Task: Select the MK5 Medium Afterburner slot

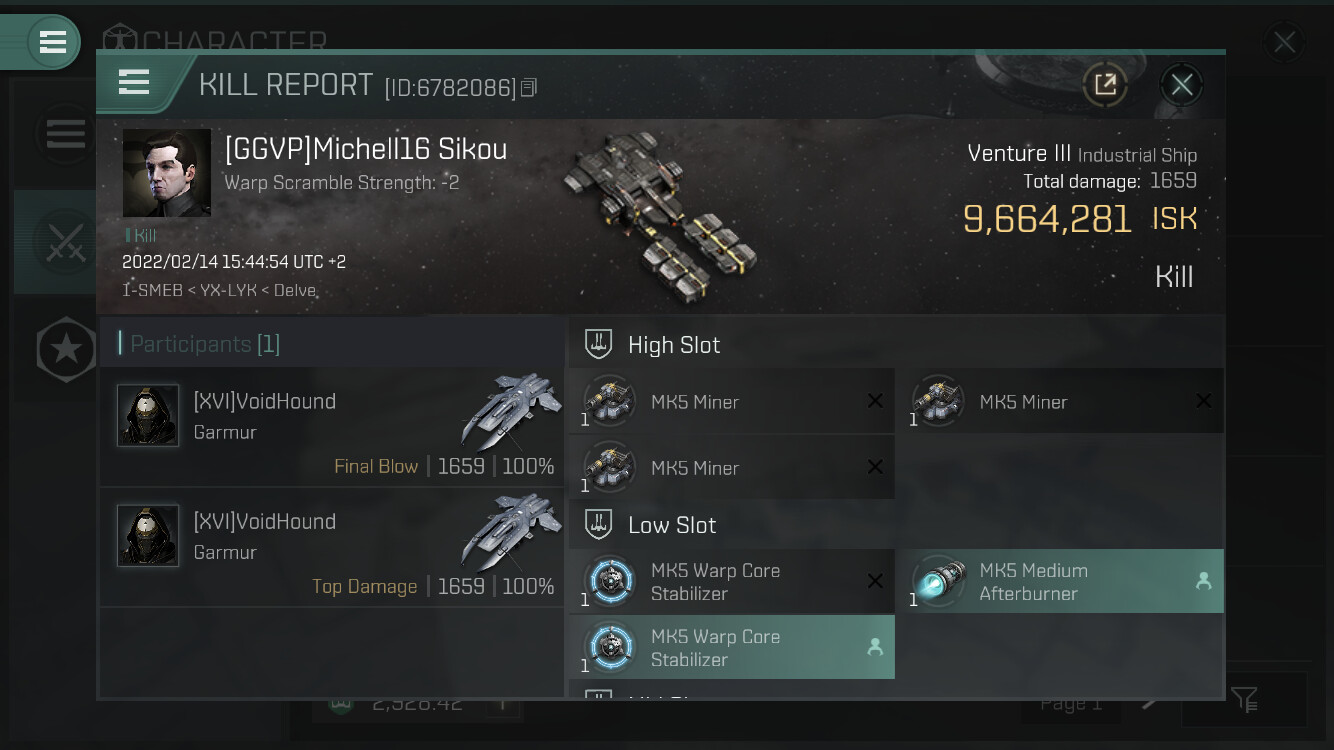Action: [x=1060, y=581]
